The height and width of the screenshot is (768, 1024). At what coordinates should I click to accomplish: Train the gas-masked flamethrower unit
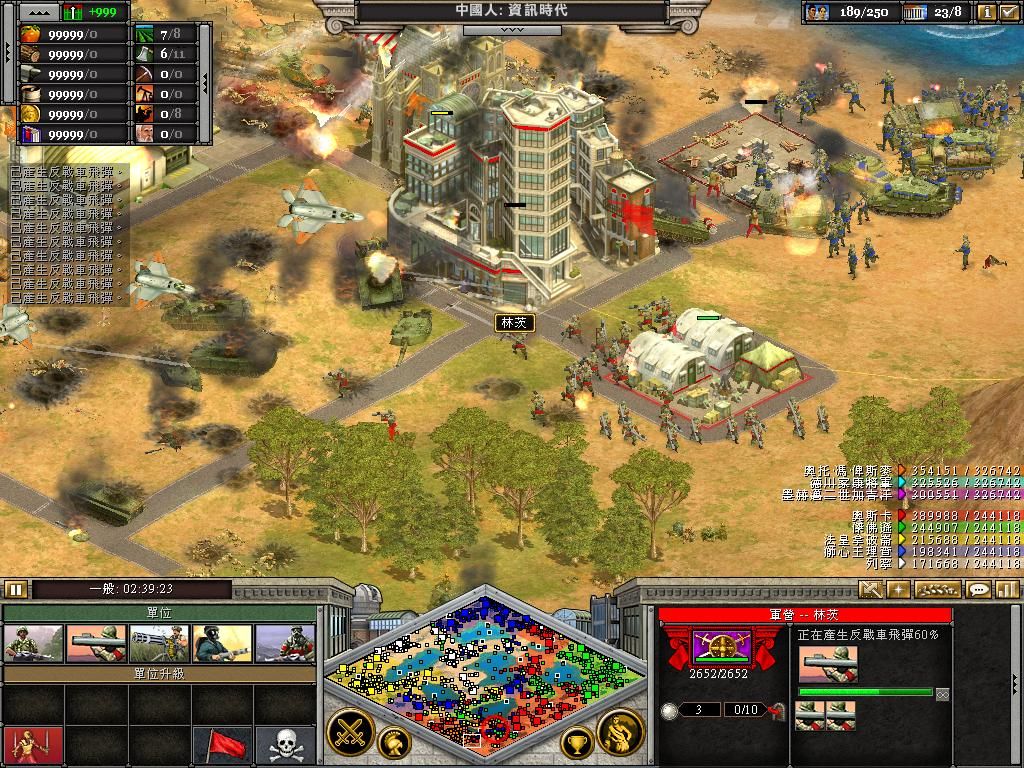coord(222,644)
